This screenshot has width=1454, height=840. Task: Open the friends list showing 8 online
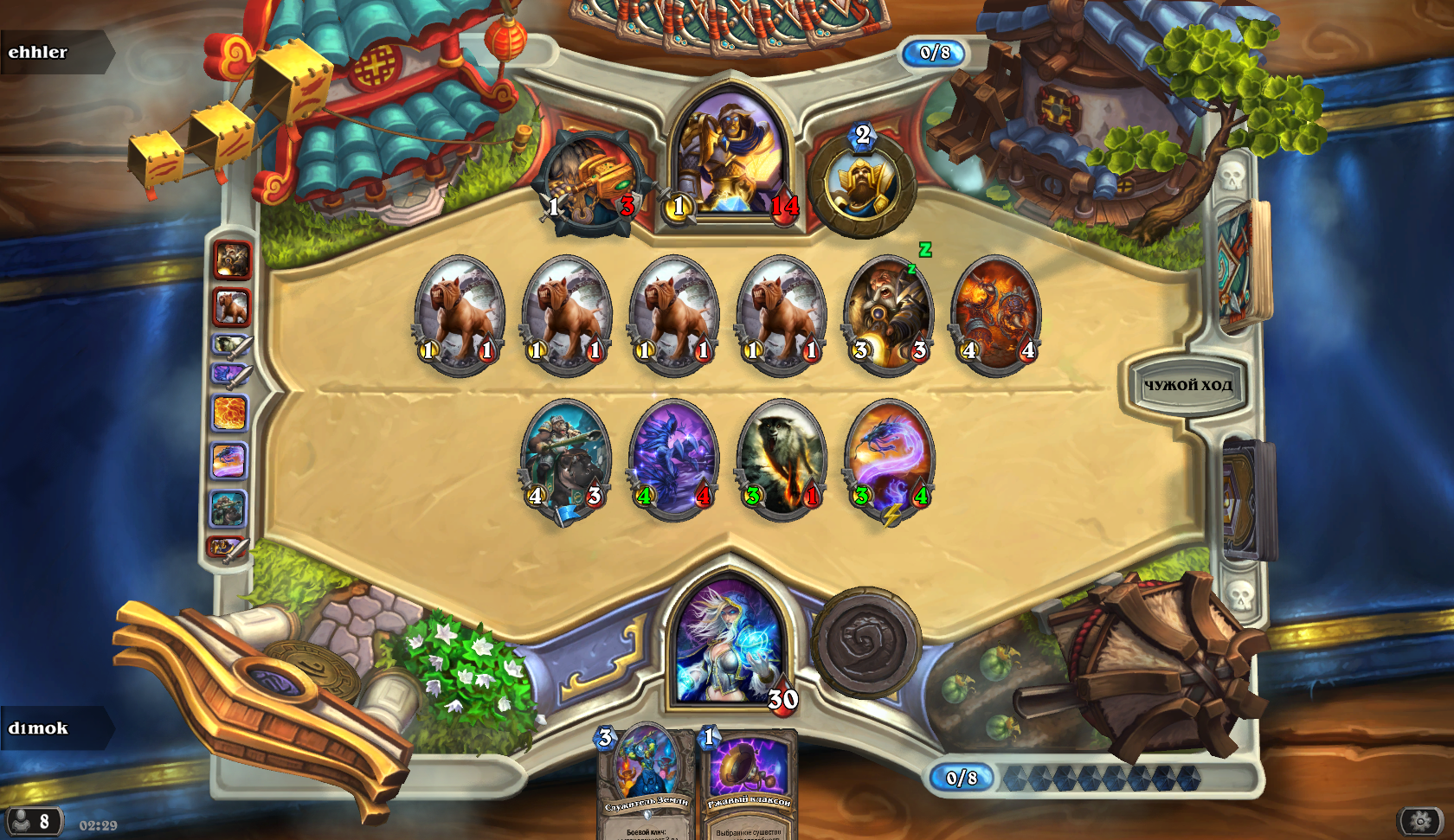tap(33, 820)
